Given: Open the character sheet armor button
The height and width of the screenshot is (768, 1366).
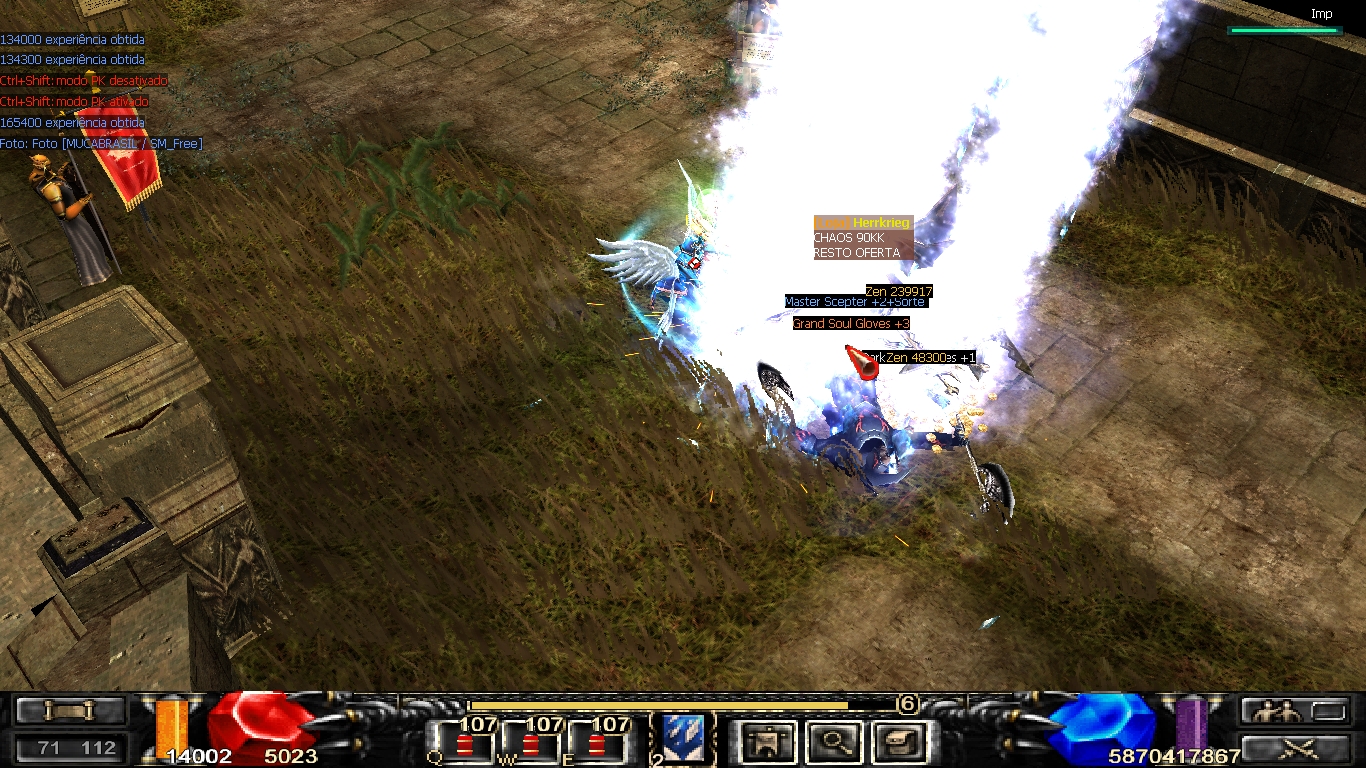Looking at the screenshot, I should [768, 742].
